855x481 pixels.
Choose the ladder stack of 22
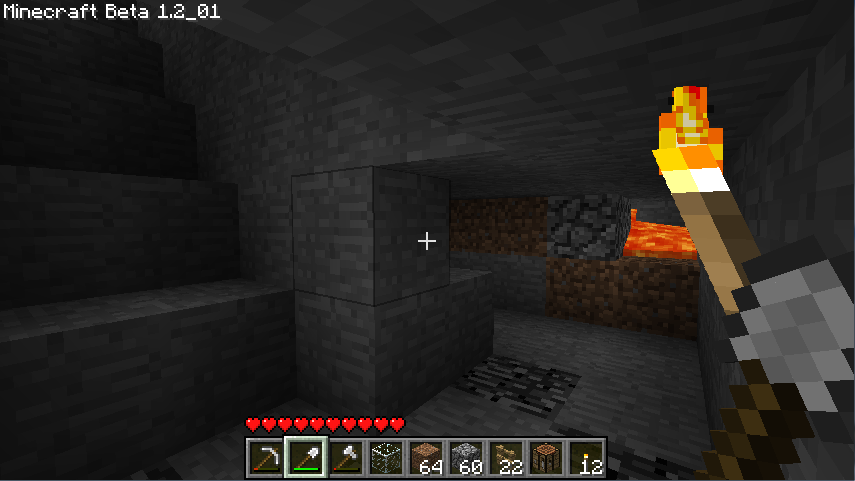(x=506, y=459)
